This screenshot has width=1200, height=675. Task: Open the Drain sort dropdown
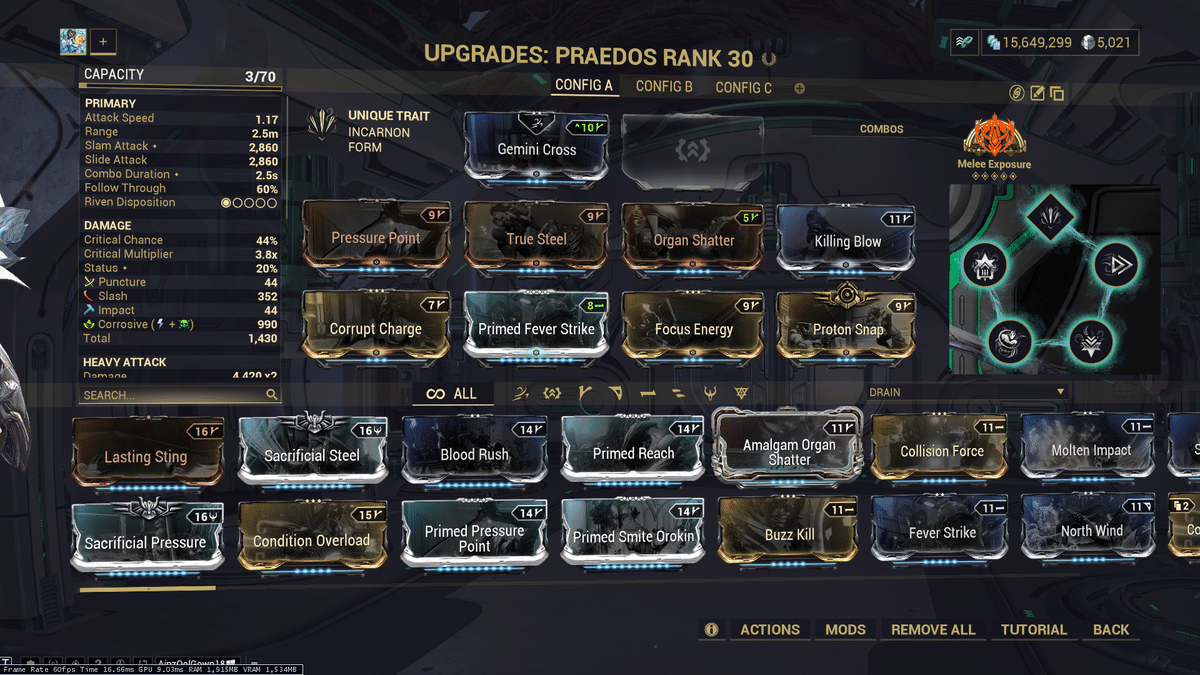pyautogui.click(x=966, y=393)
